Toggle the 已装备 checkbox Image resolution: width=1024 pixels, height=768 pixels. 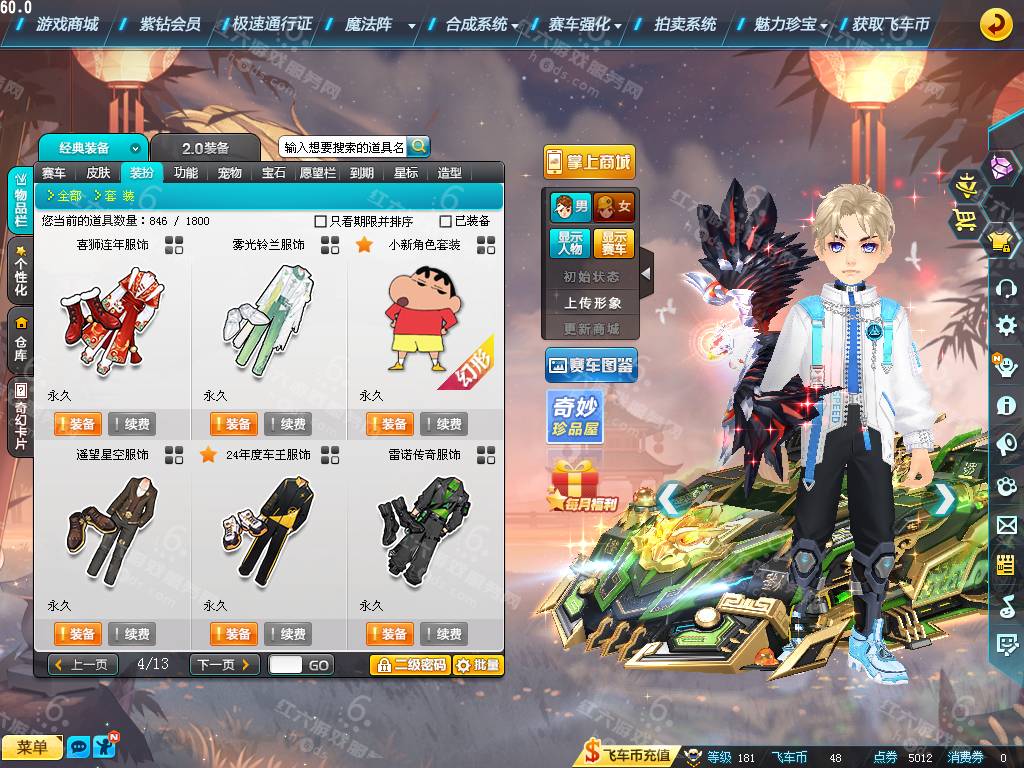[446, 221]
